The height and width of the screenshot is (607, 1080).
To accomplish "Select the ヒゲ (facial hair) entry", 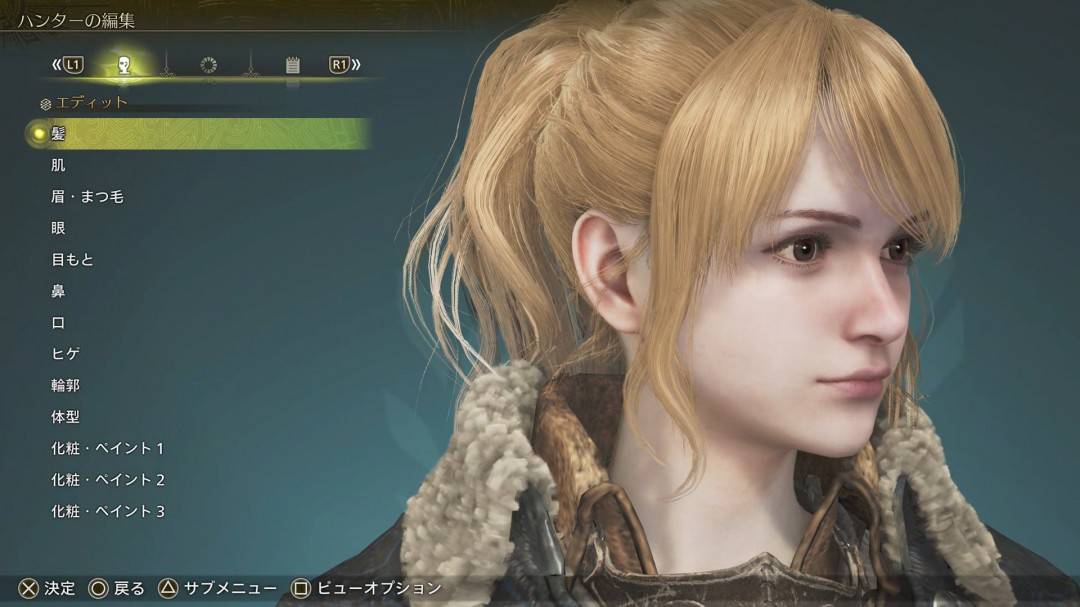I will tap(65, 354).
